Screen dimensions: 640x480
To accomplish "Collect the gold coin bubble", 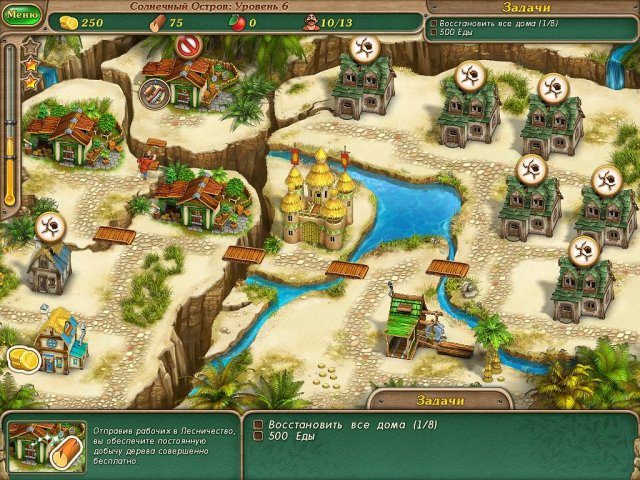I will 22,359.
